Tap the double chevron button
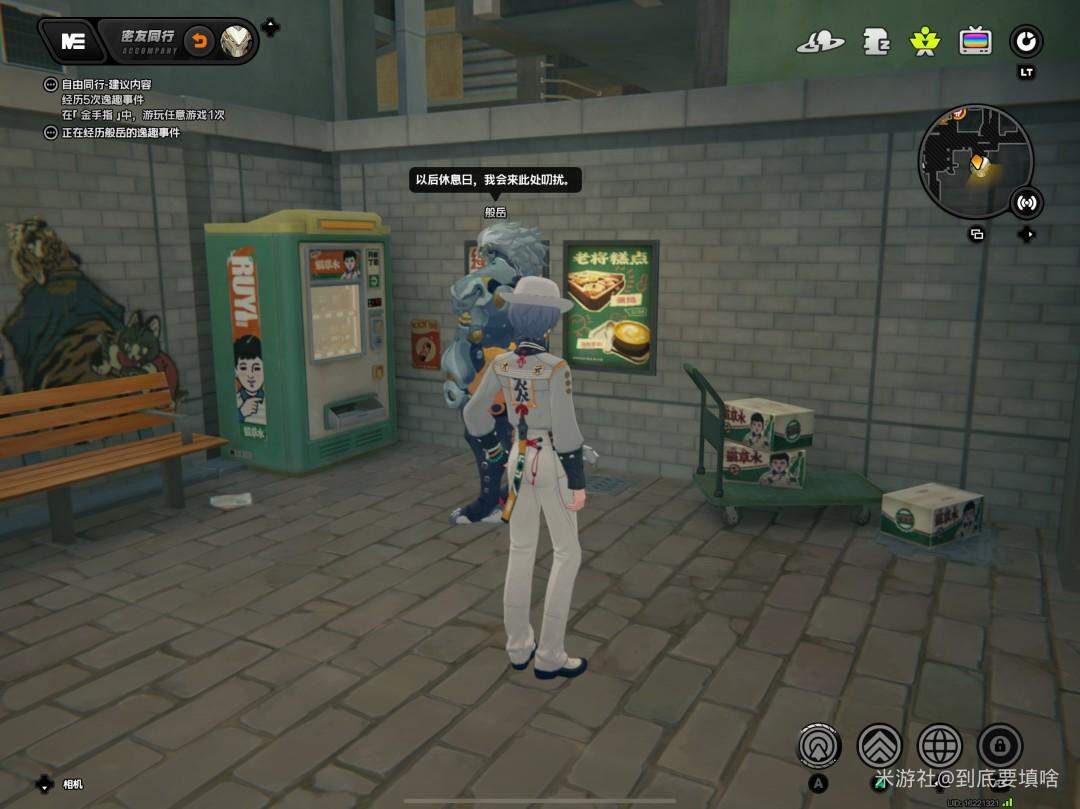Screen dimensions: 1080x809 880,745
